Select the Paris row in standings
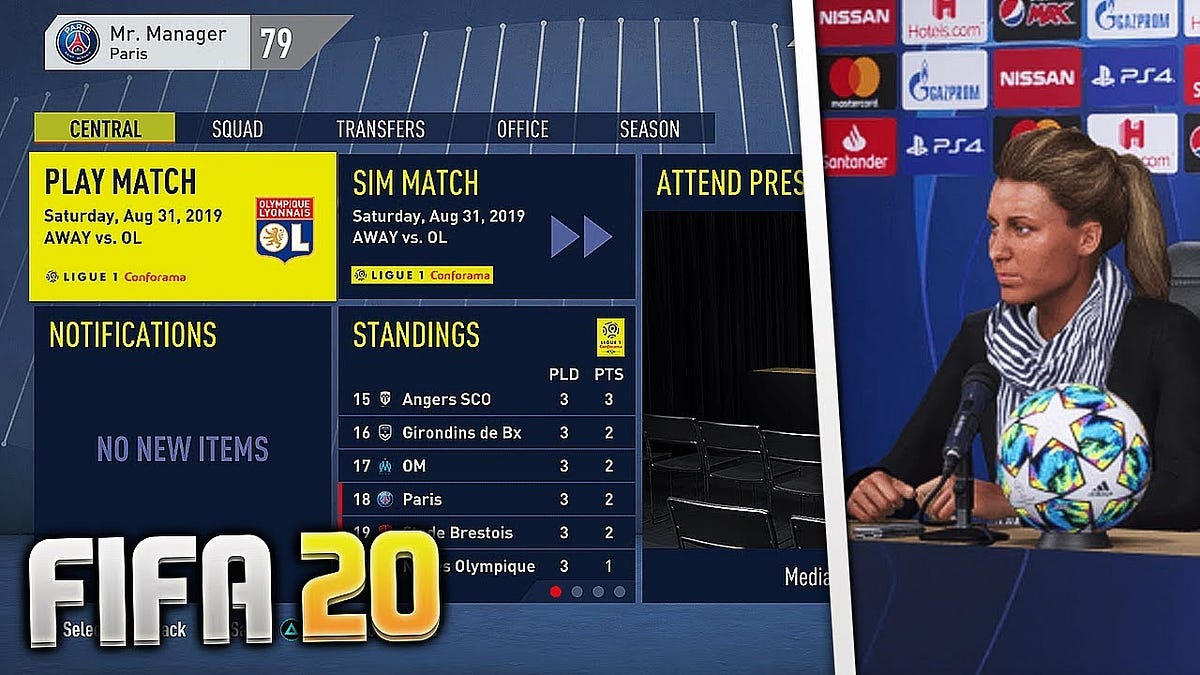This screenshot has width=1200, height=675. [x=487, y=499]
